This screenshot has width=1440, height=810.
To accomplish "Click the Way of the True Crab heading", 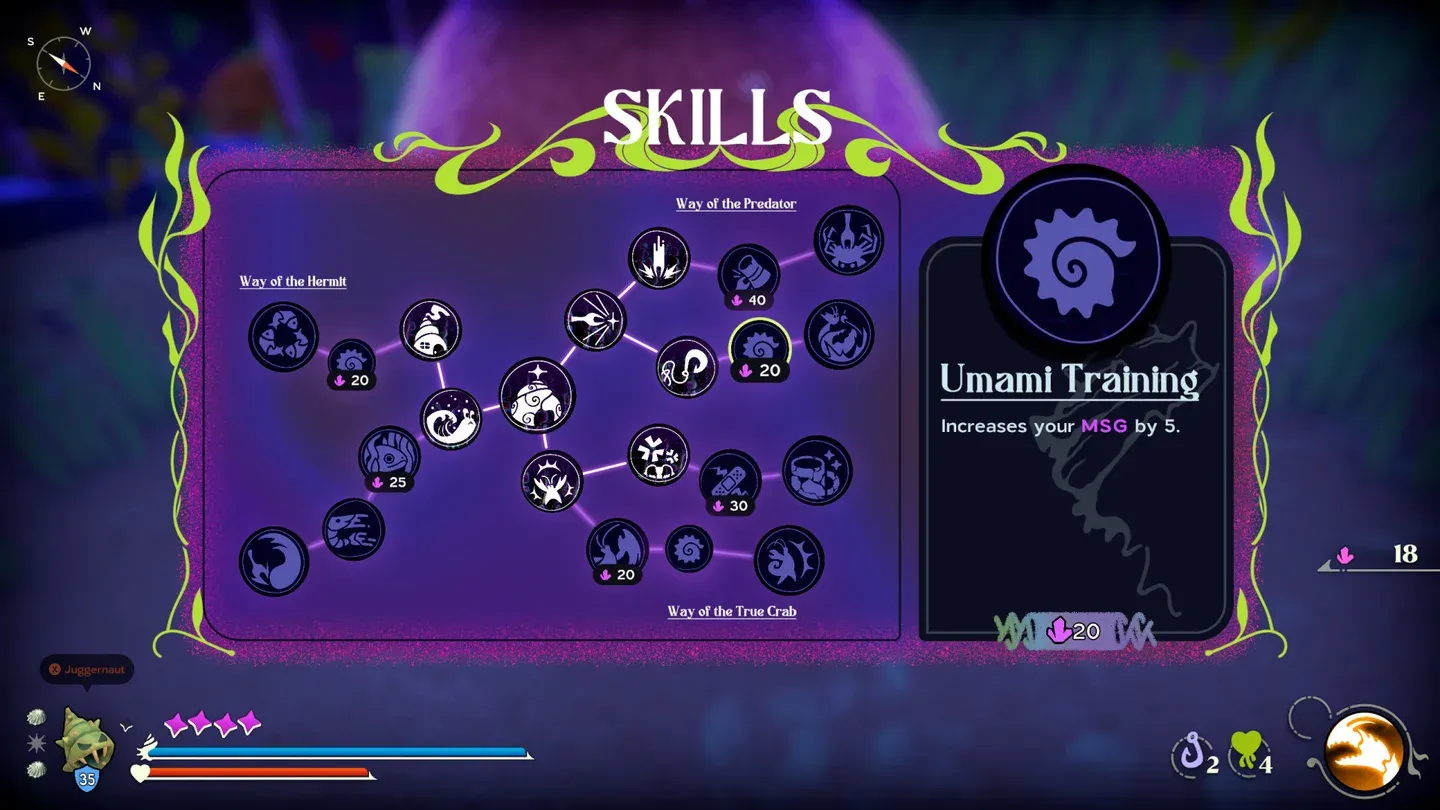I will tap(731, 610).
